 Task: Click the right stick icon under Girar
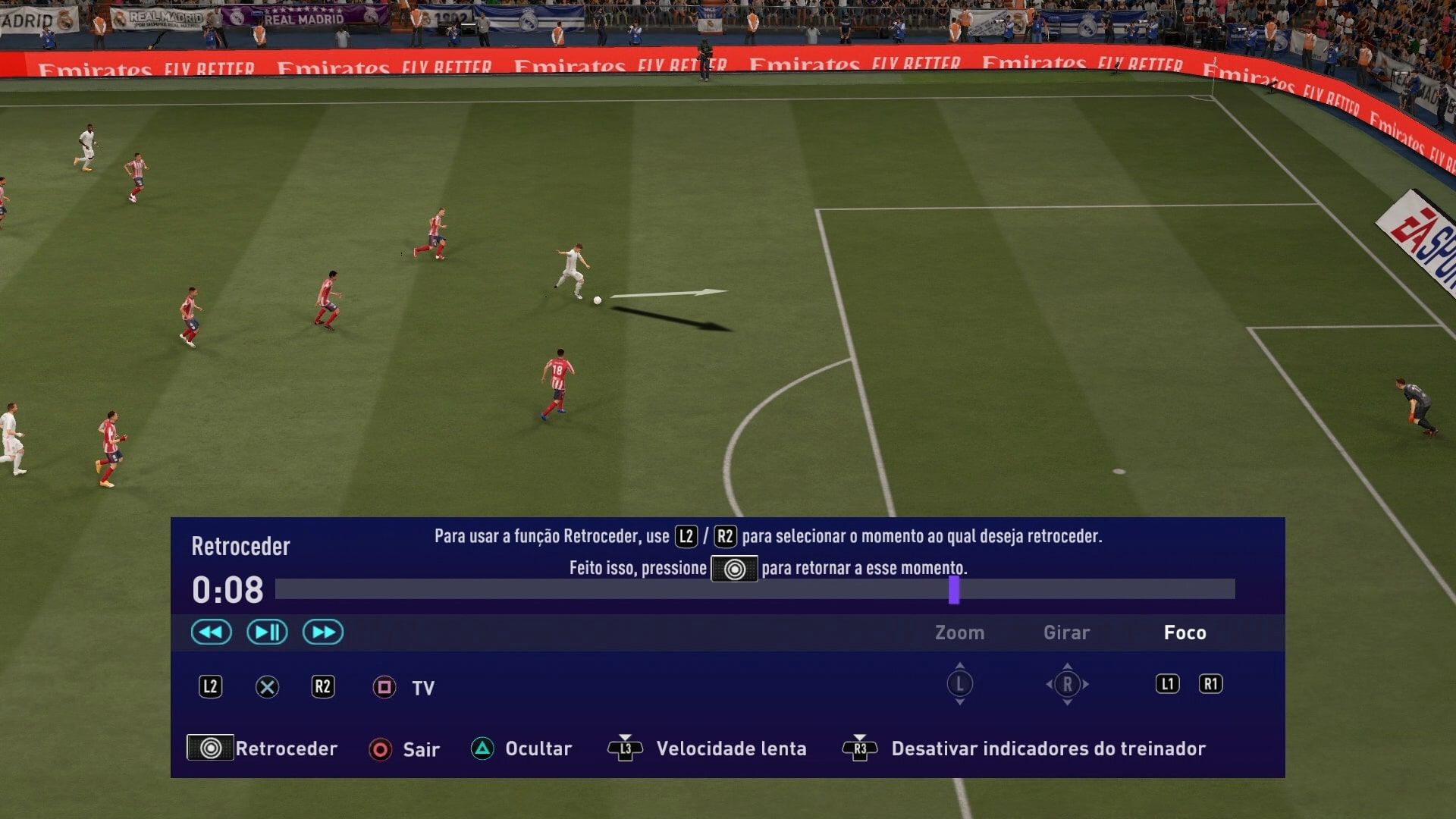pos(1066,683)
